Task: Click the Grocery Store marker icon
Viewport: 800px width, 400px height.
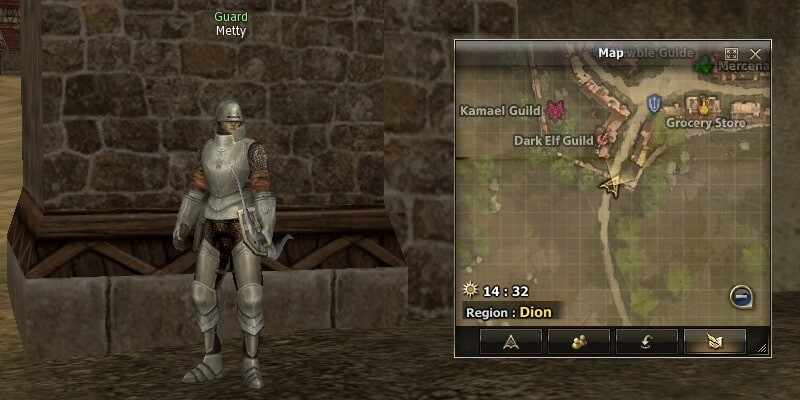Action: pyautogui.click(x=705, y=104)
